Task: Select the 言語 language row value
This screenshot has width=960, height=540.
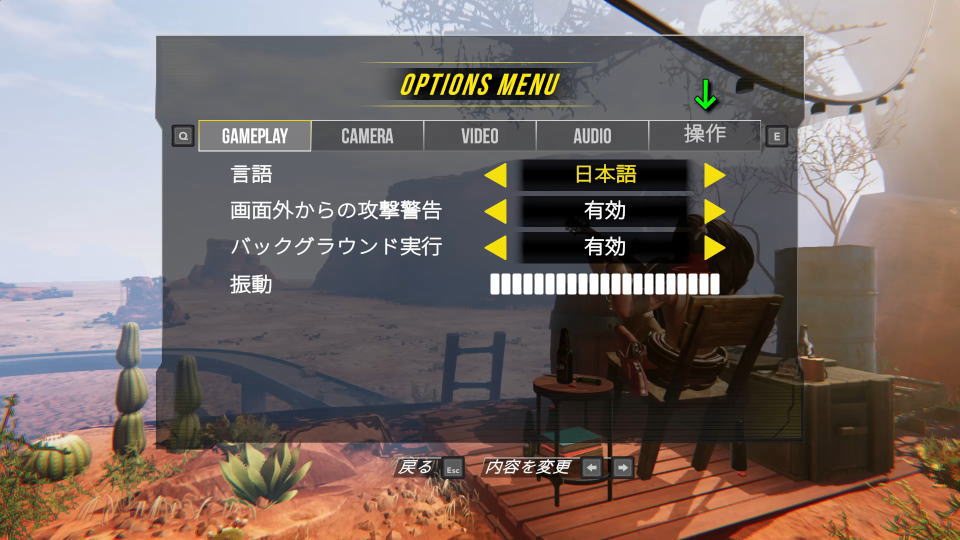Action: [605, 175]
